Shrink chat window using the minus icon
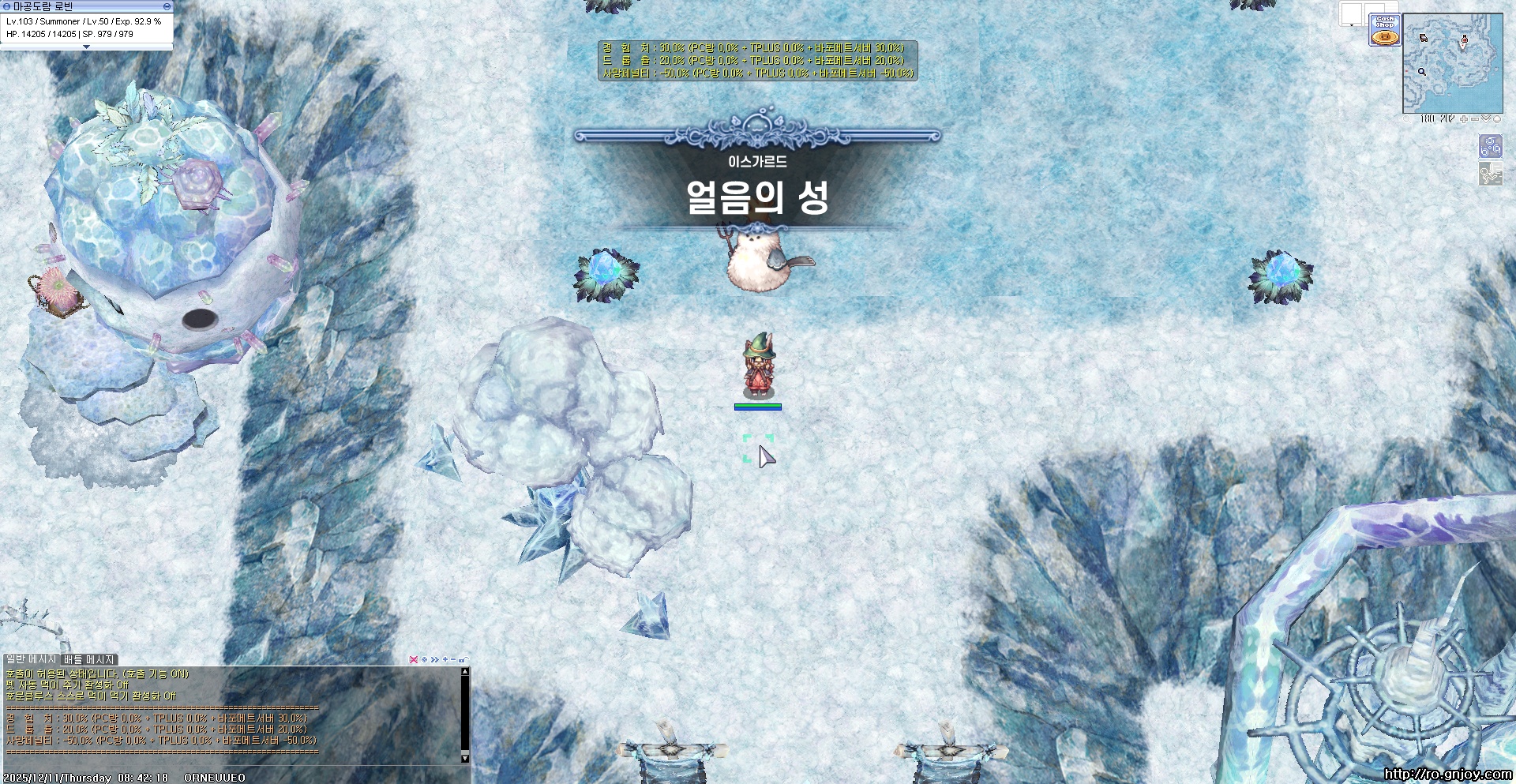1516x784 pixels. click(452, 660)
